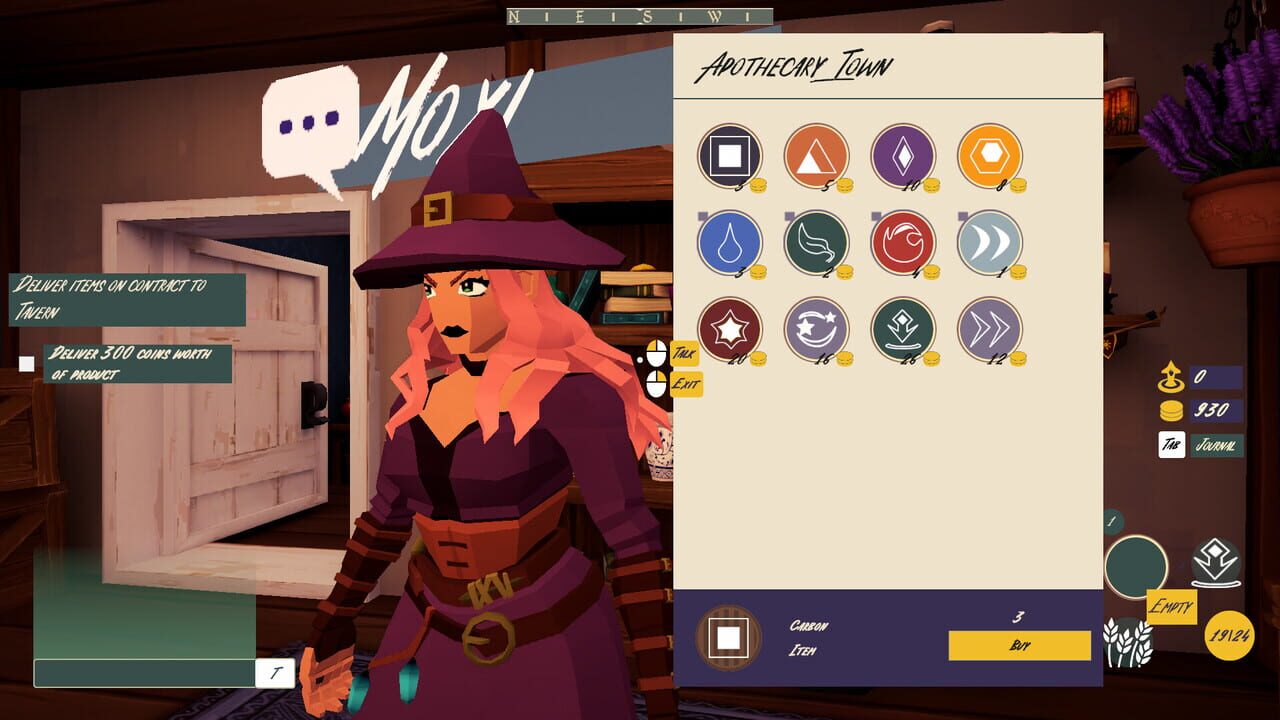Click the quest checkbox beside Deliver 300 coins
The image size is (1280, 720).
(x=25, y=363)
